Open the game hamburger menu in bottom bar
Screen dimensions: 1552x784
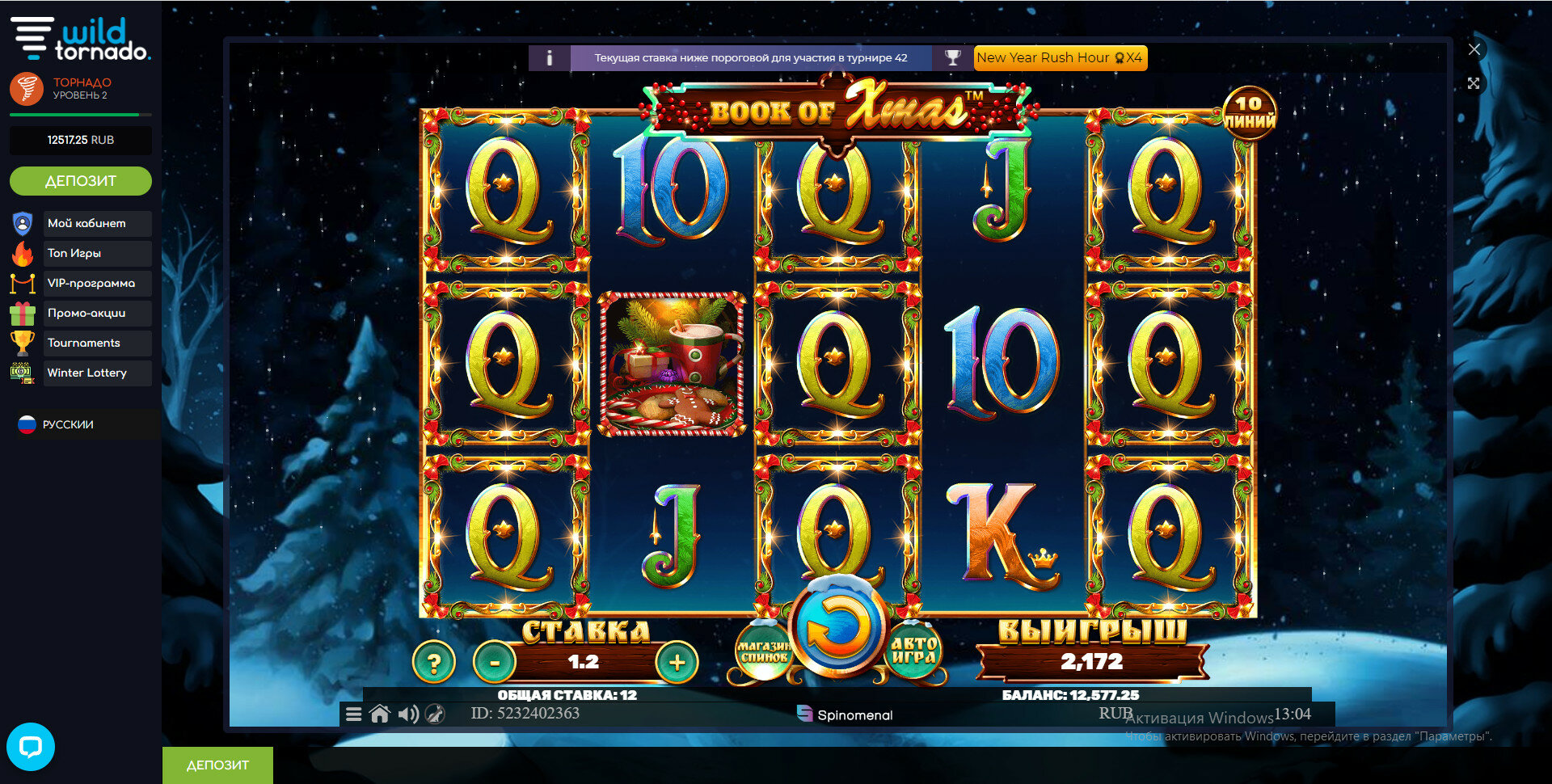coord(353,714)
